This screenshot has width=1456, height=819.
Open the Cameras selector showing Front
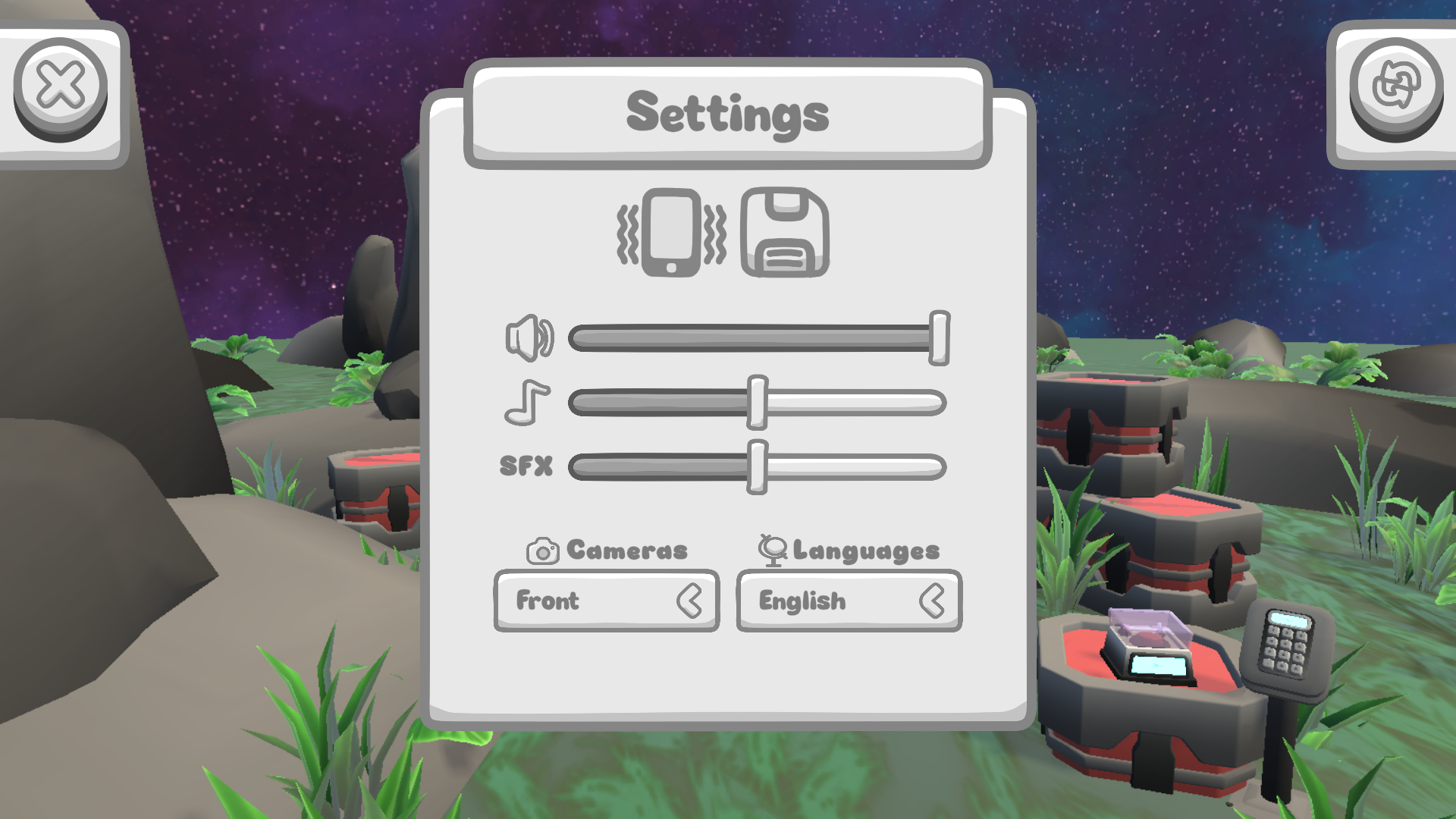(x=607, y=601)
